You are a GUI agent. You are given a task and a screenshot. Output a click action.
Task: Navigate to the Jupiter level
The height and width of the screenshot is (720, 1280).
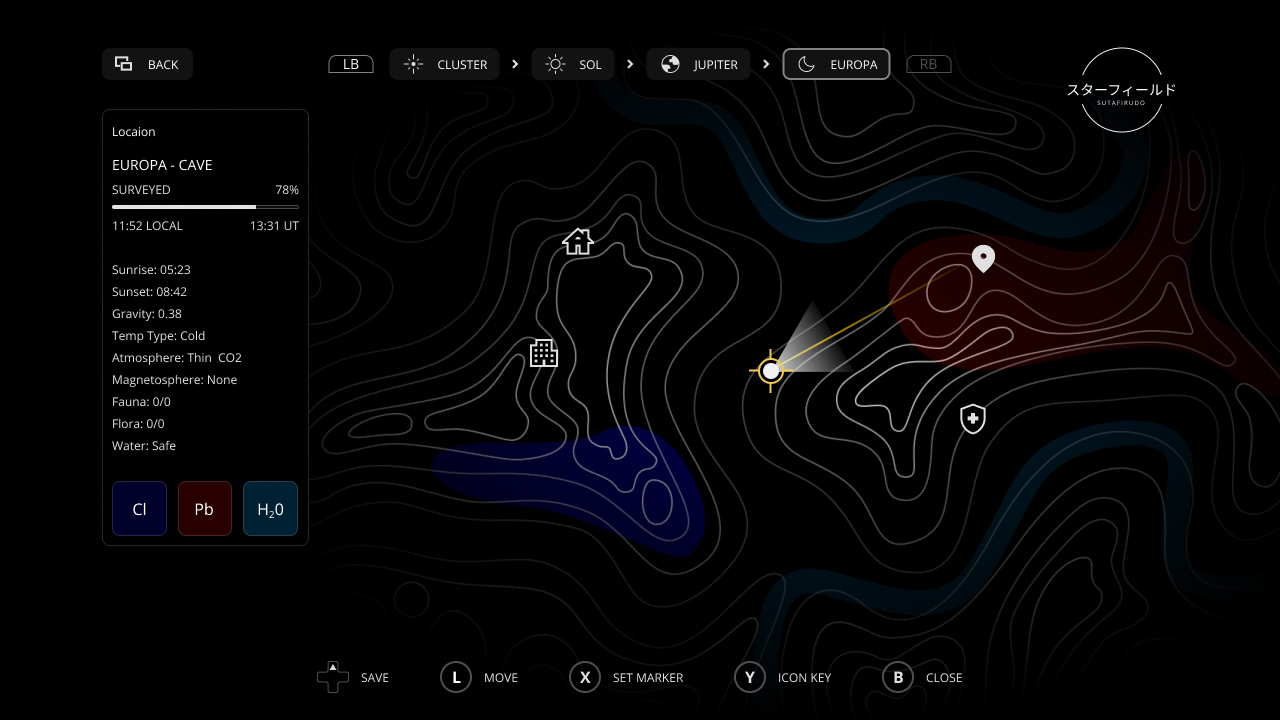point(698,64)
